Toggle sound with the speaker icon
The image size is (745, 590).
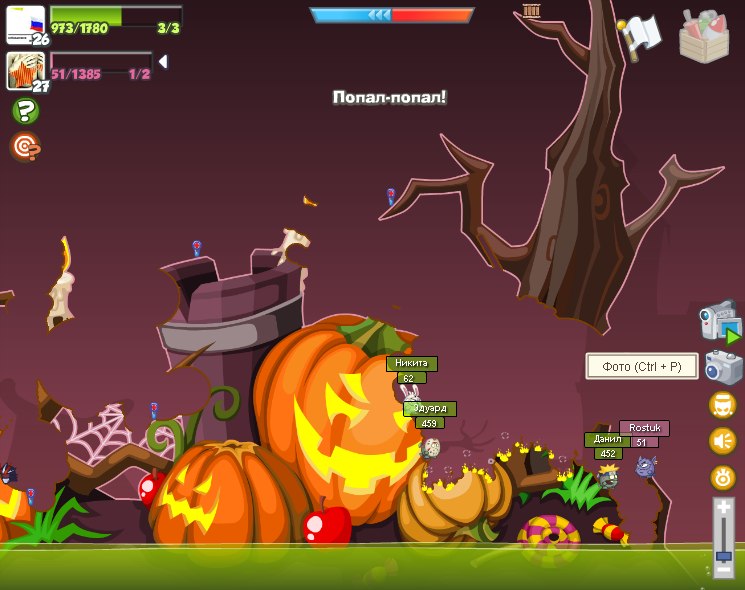[722, 441]
